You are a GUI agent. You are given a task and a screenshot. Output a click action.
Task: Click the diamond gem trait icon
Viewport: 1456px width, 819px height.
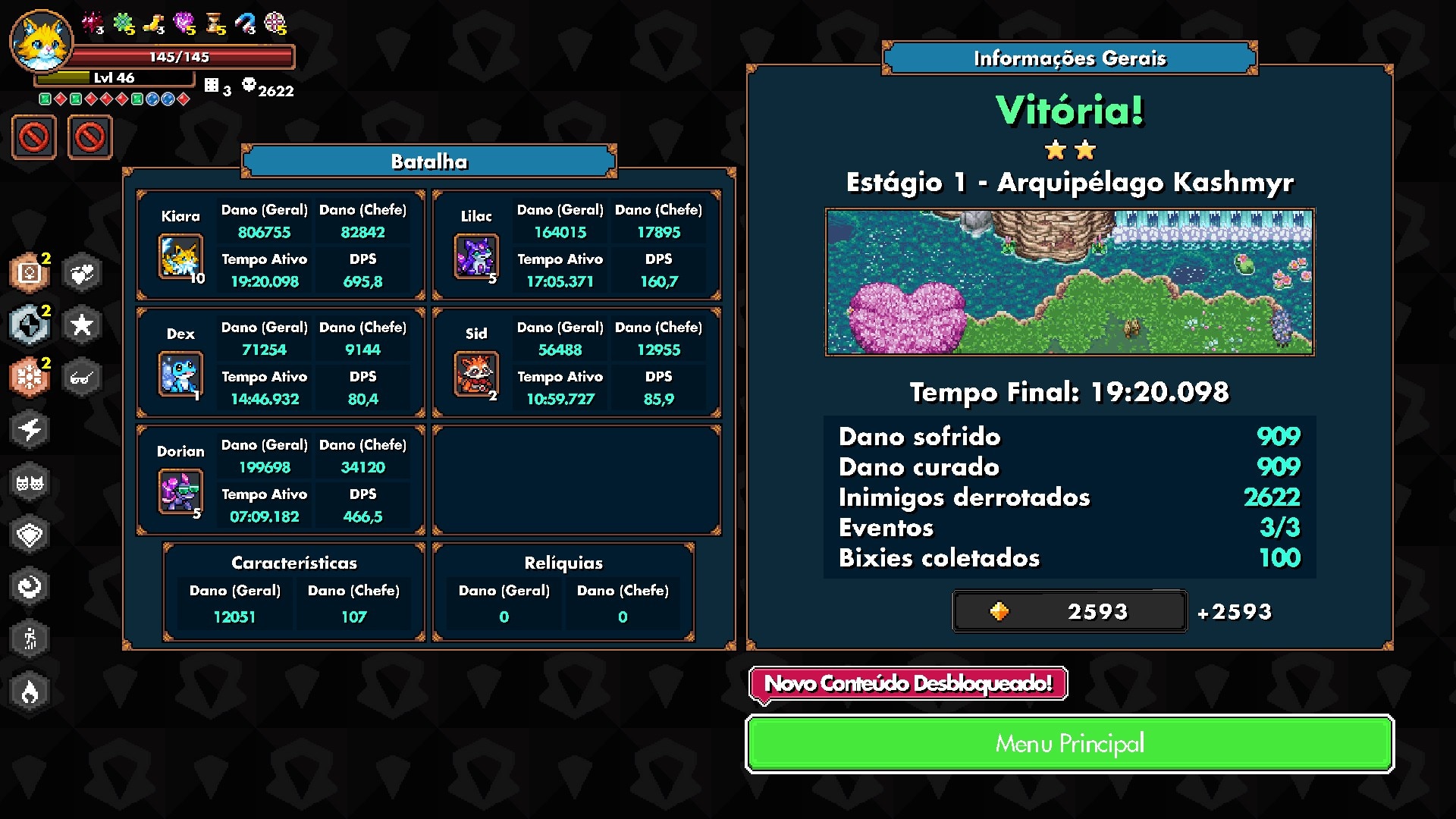tap(30, 535)
